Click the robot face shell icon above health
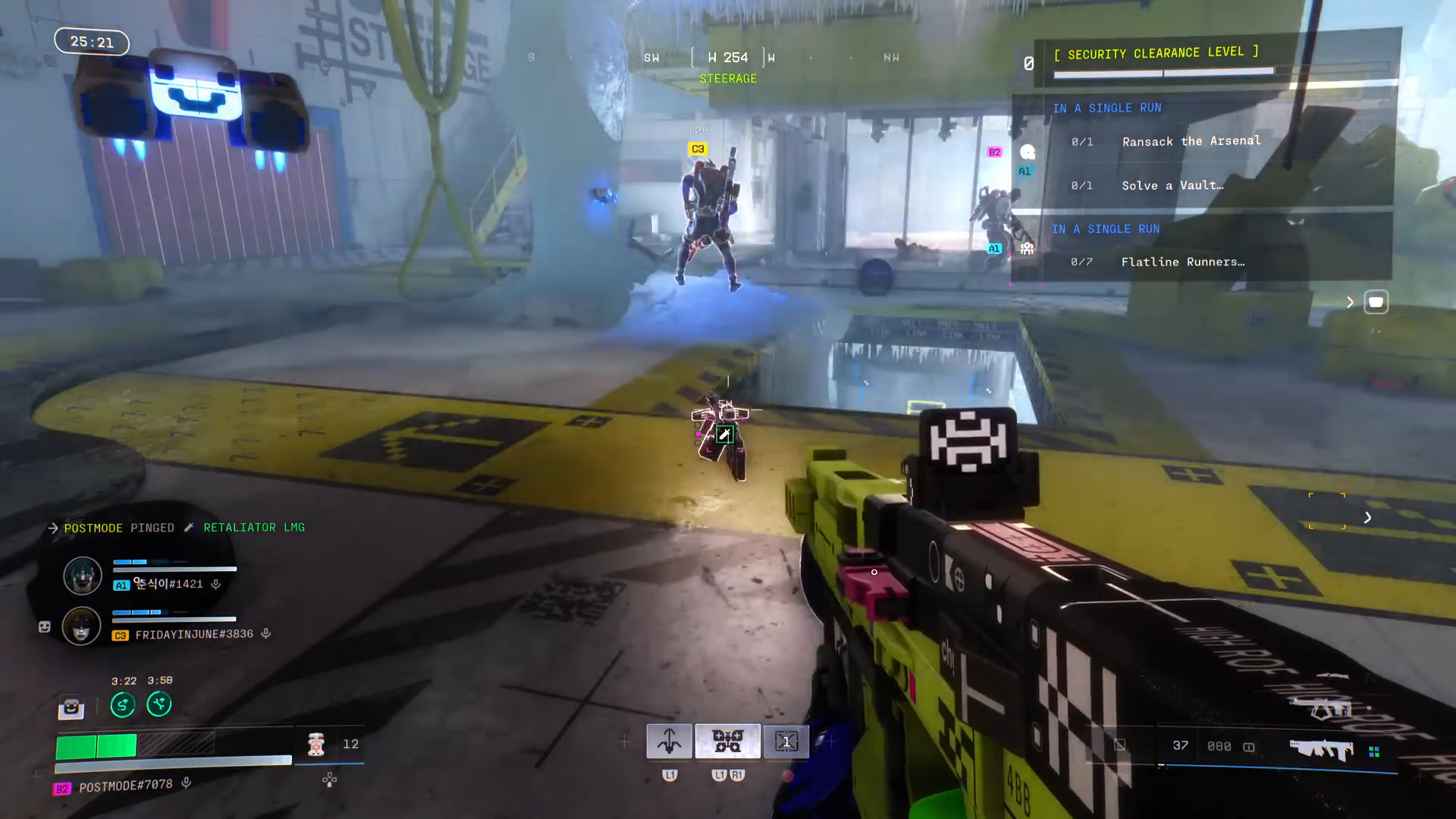 [71, 708]
